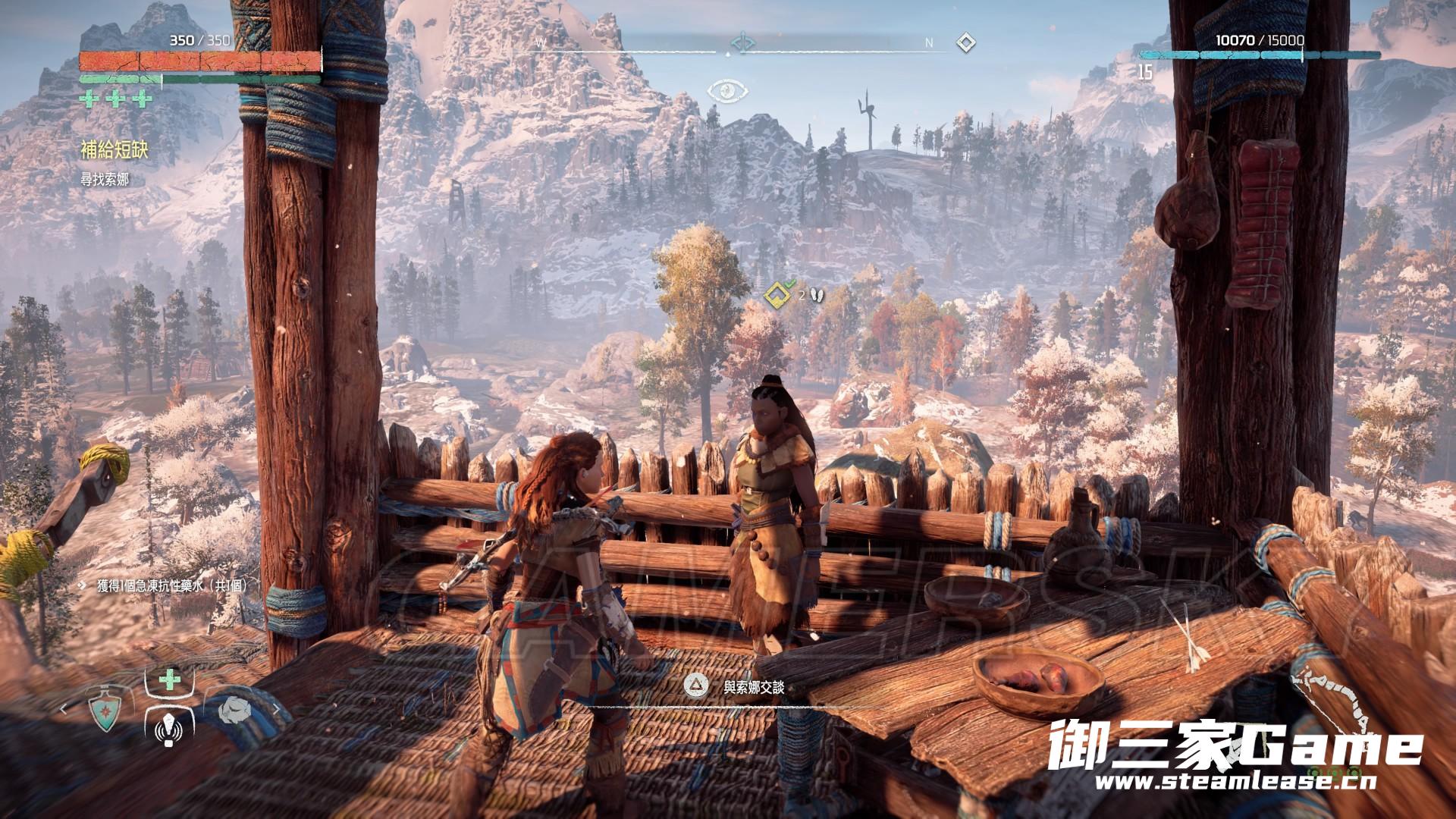Use the green cross medicine pouch

coord(170,680)
